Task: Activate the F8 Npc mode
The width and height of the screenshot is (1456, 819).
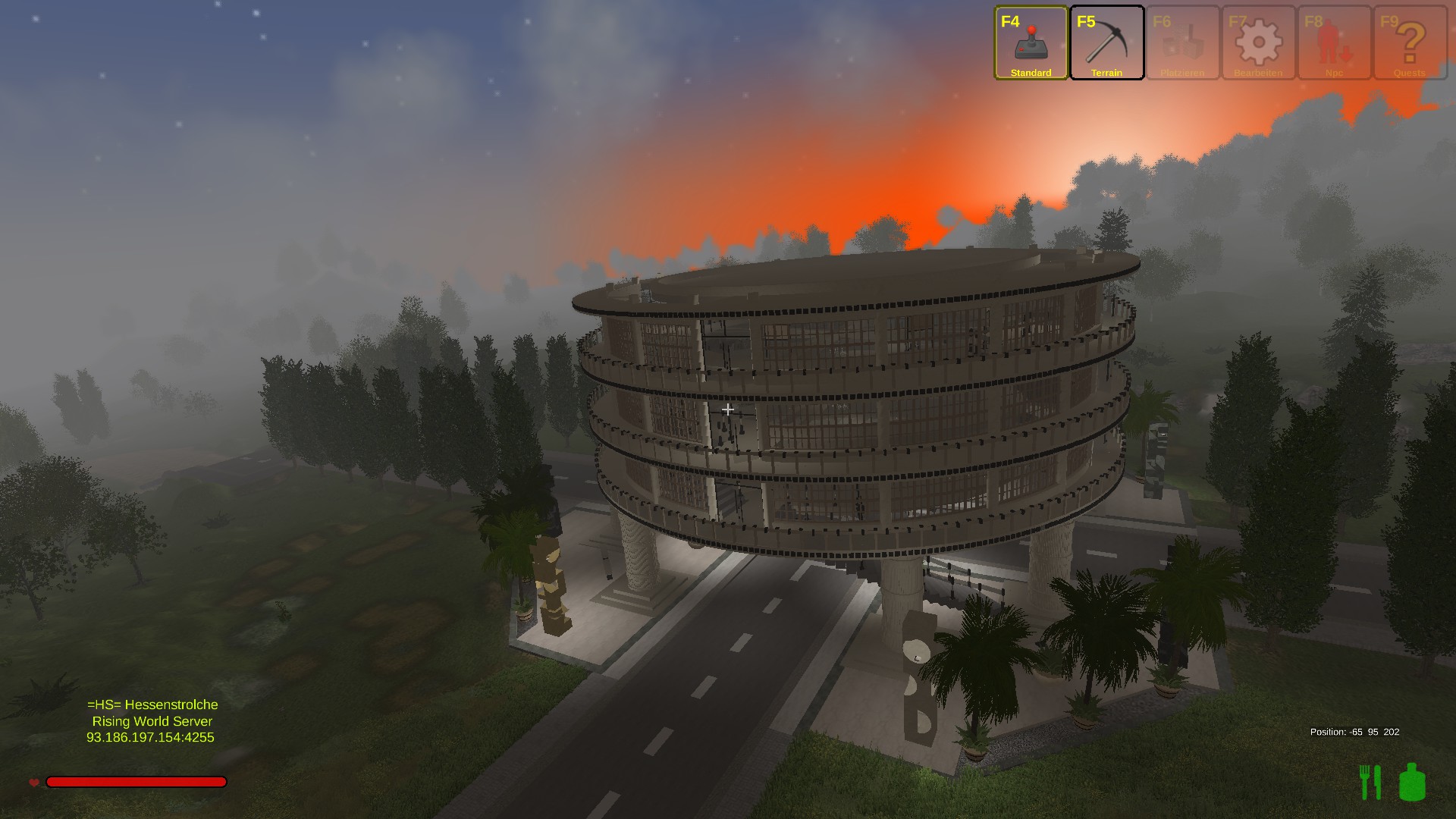Action: [1334, 42]
